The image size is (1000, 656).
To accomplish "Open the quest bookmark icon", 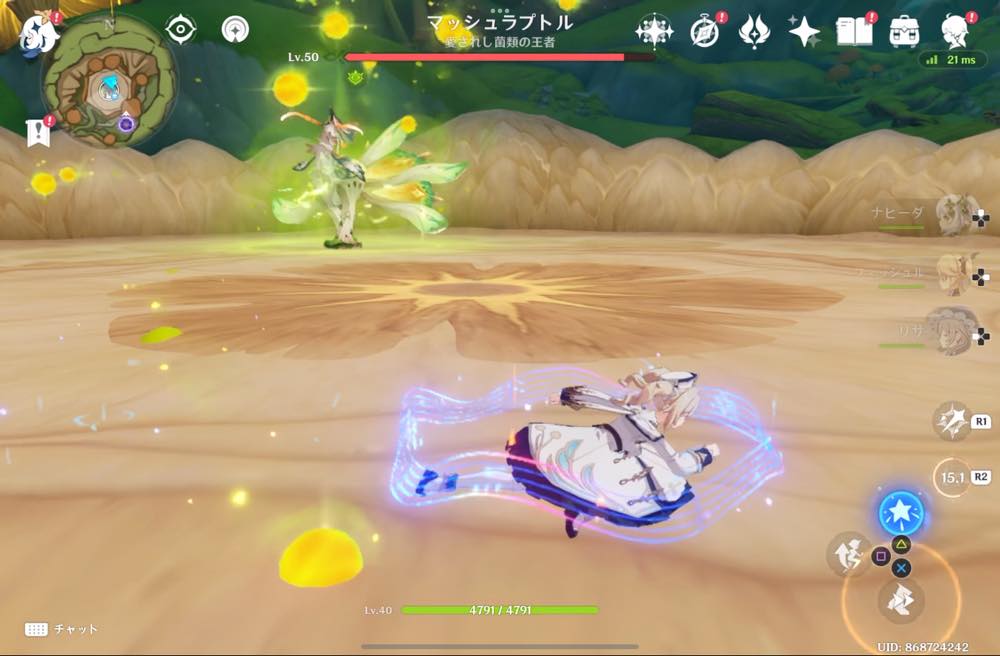I will [x=38, y=133].
